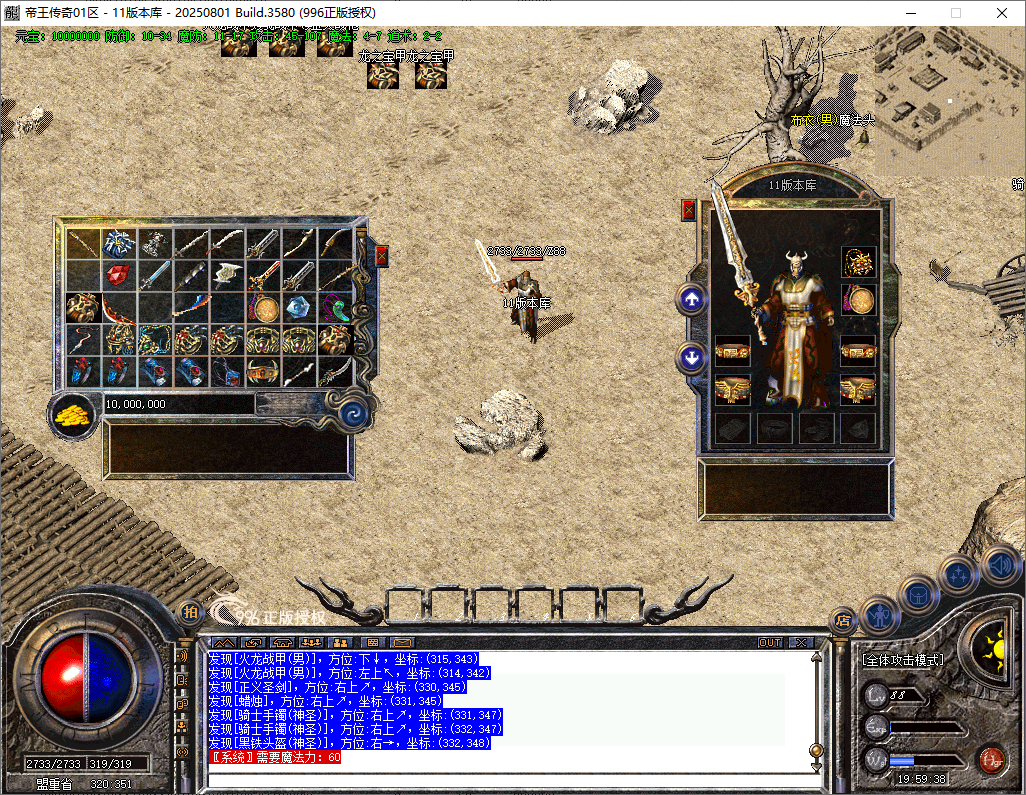Go to next equipment page with down arrow
This screenshot has height=795, width=1026.
[x=691, y=357]
